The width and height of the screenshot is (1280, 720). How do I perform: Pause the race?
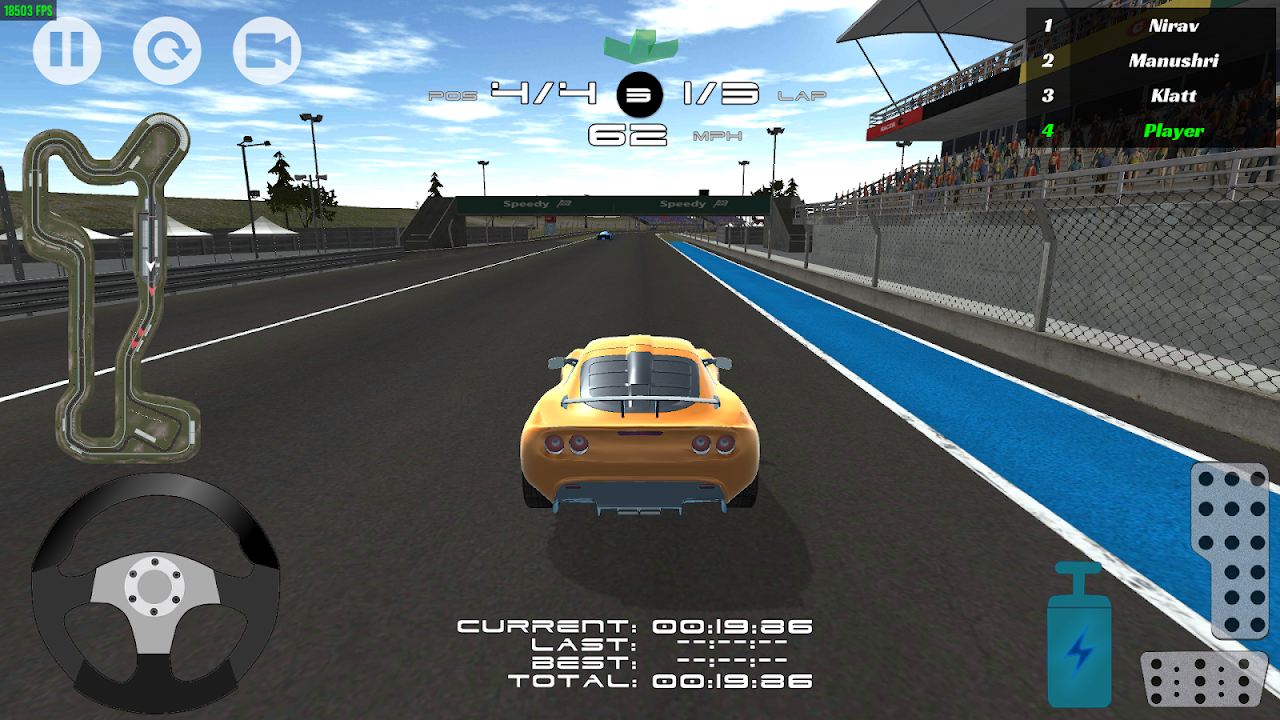(67, 50)
